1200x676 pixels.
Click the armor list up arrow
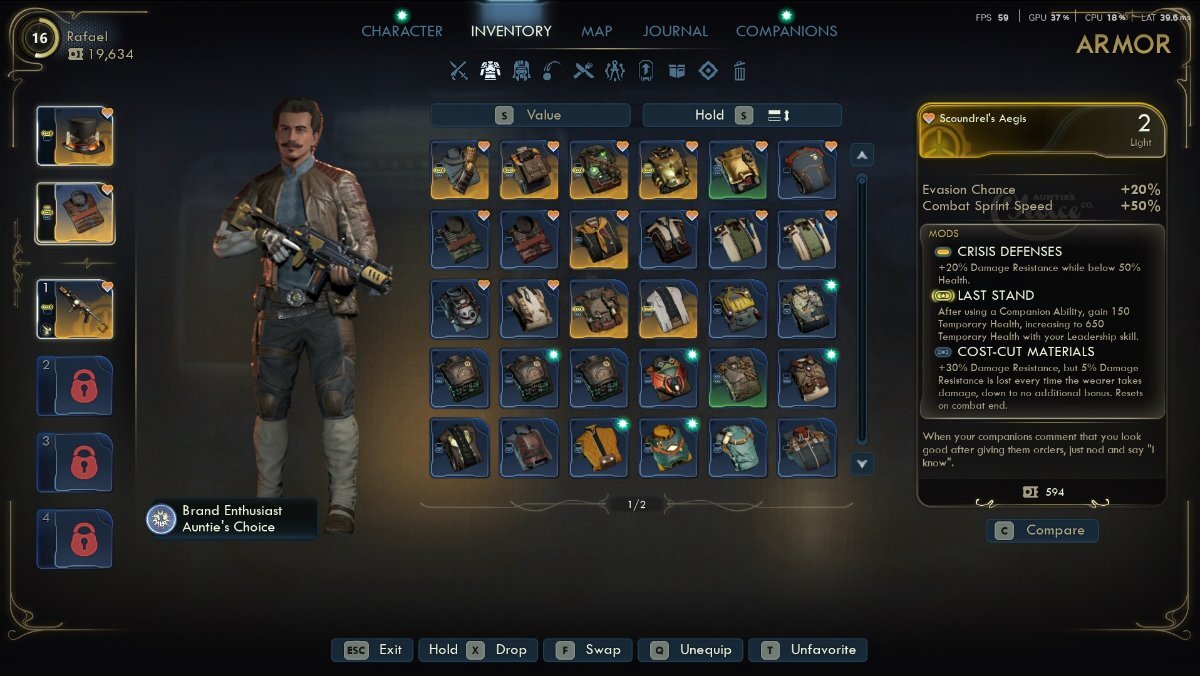pos(862,155)
